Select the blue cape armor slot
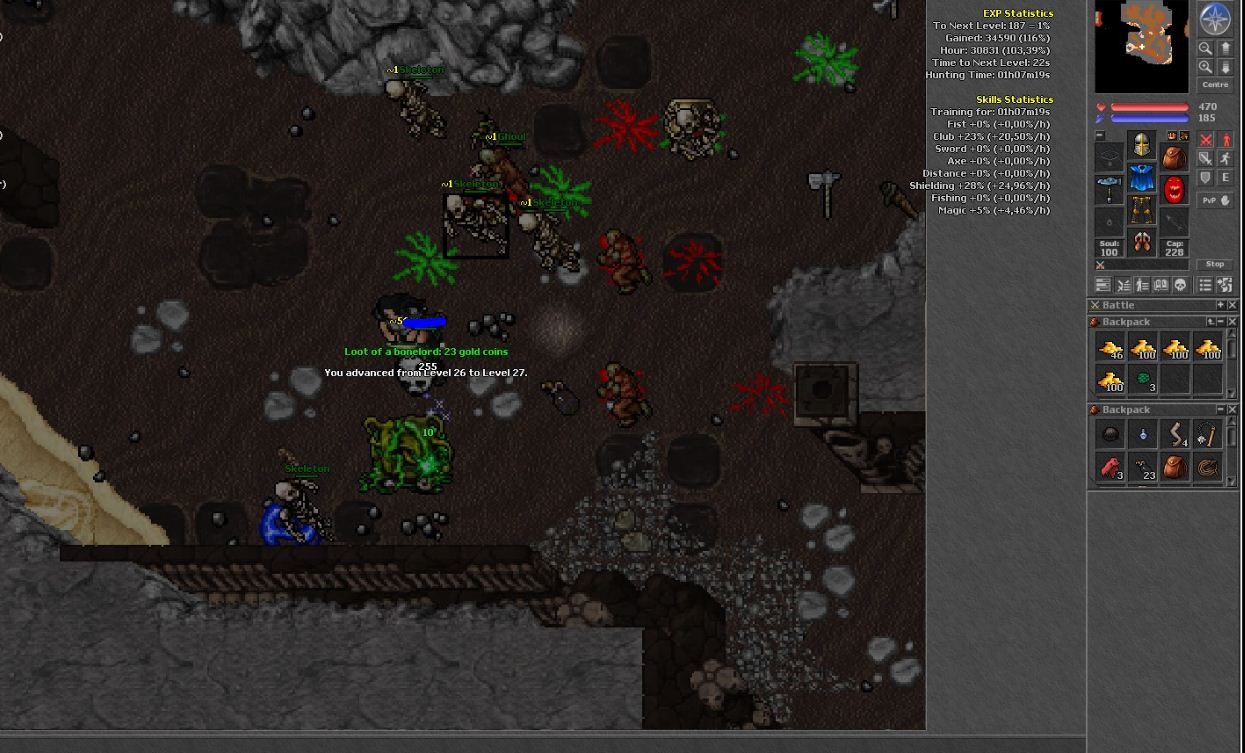Viewport: 1245px width, 753px height. point(1141,178)
